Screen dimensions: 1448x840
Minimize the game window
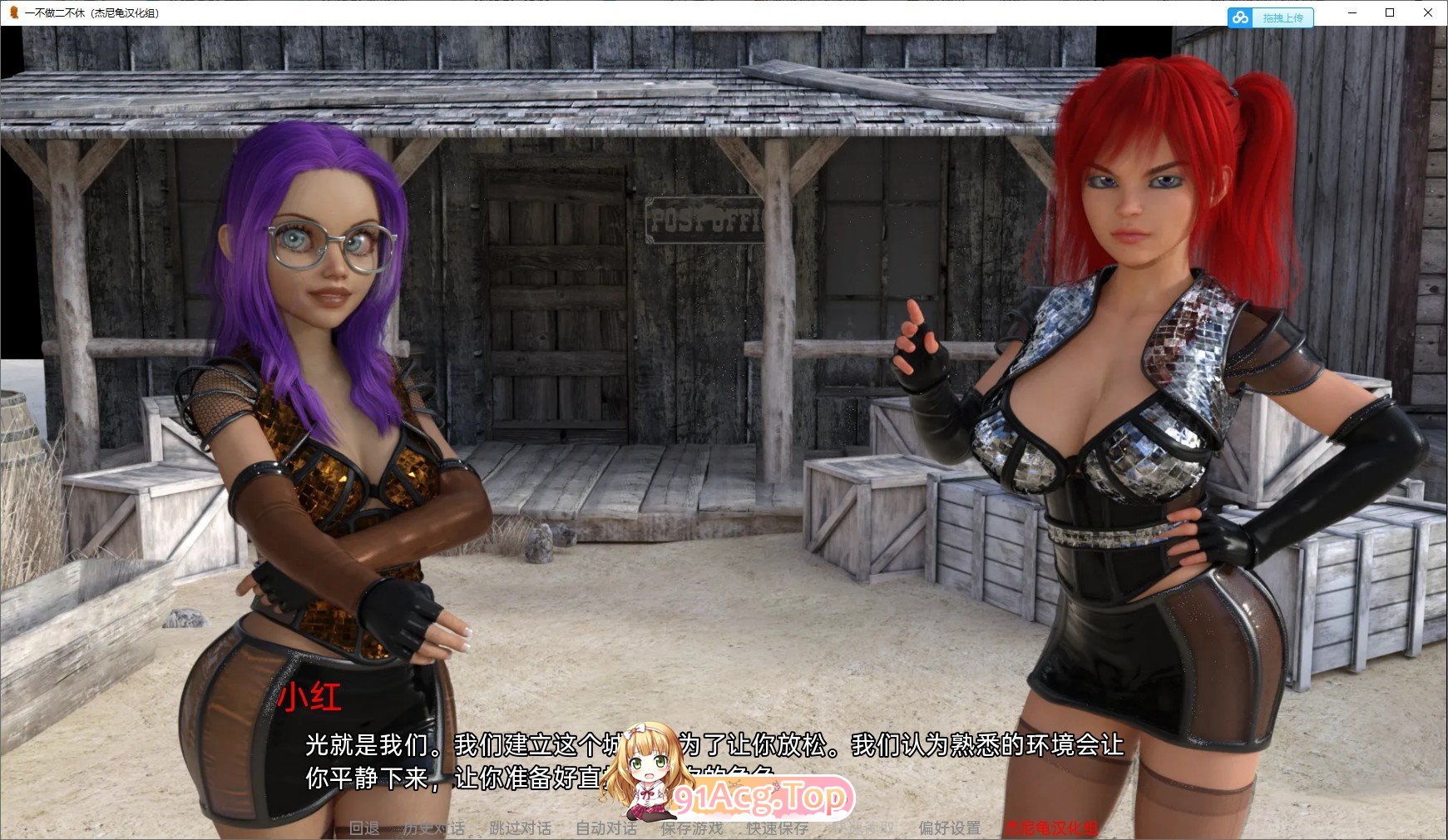1352,12
